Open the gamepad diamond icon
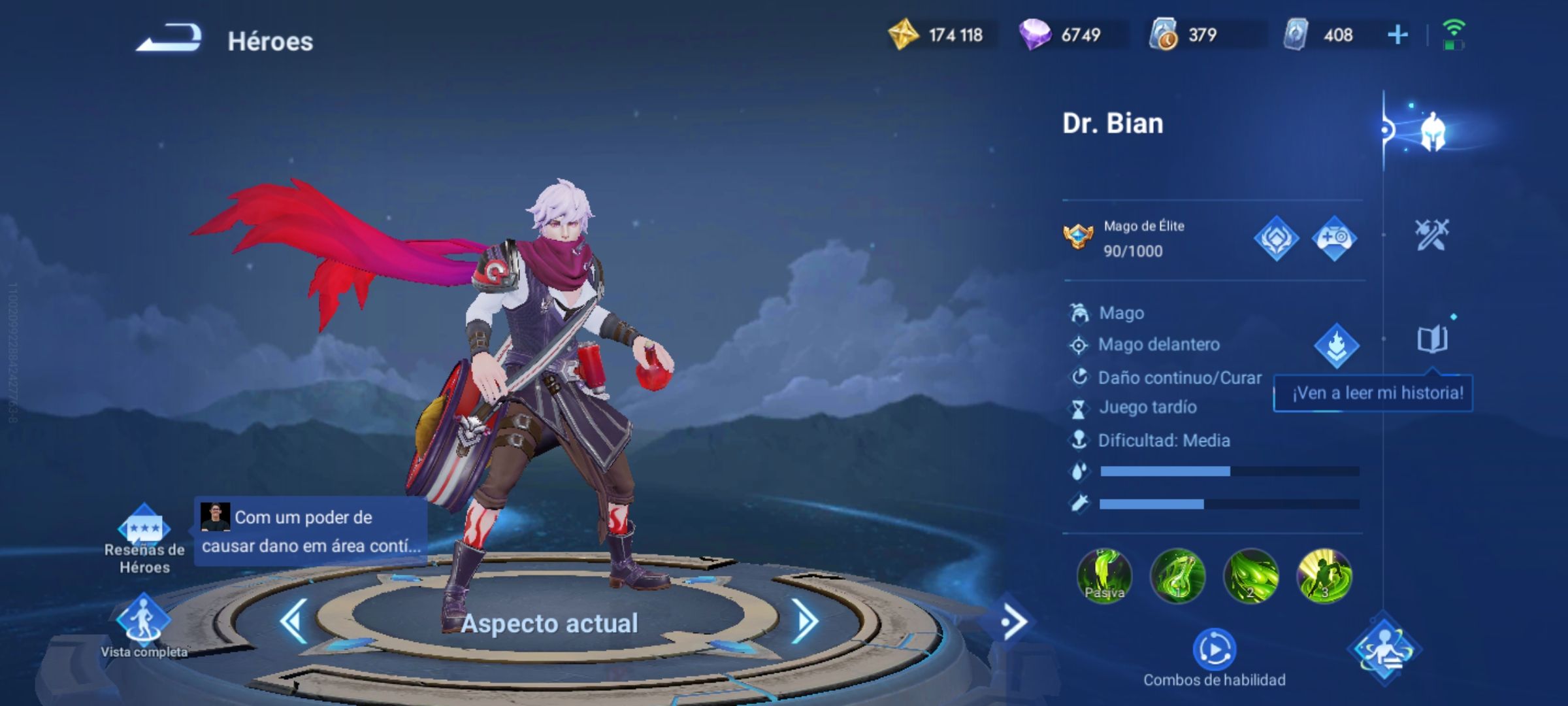Screen dimensions: 1568x706 pos(1334,239)
